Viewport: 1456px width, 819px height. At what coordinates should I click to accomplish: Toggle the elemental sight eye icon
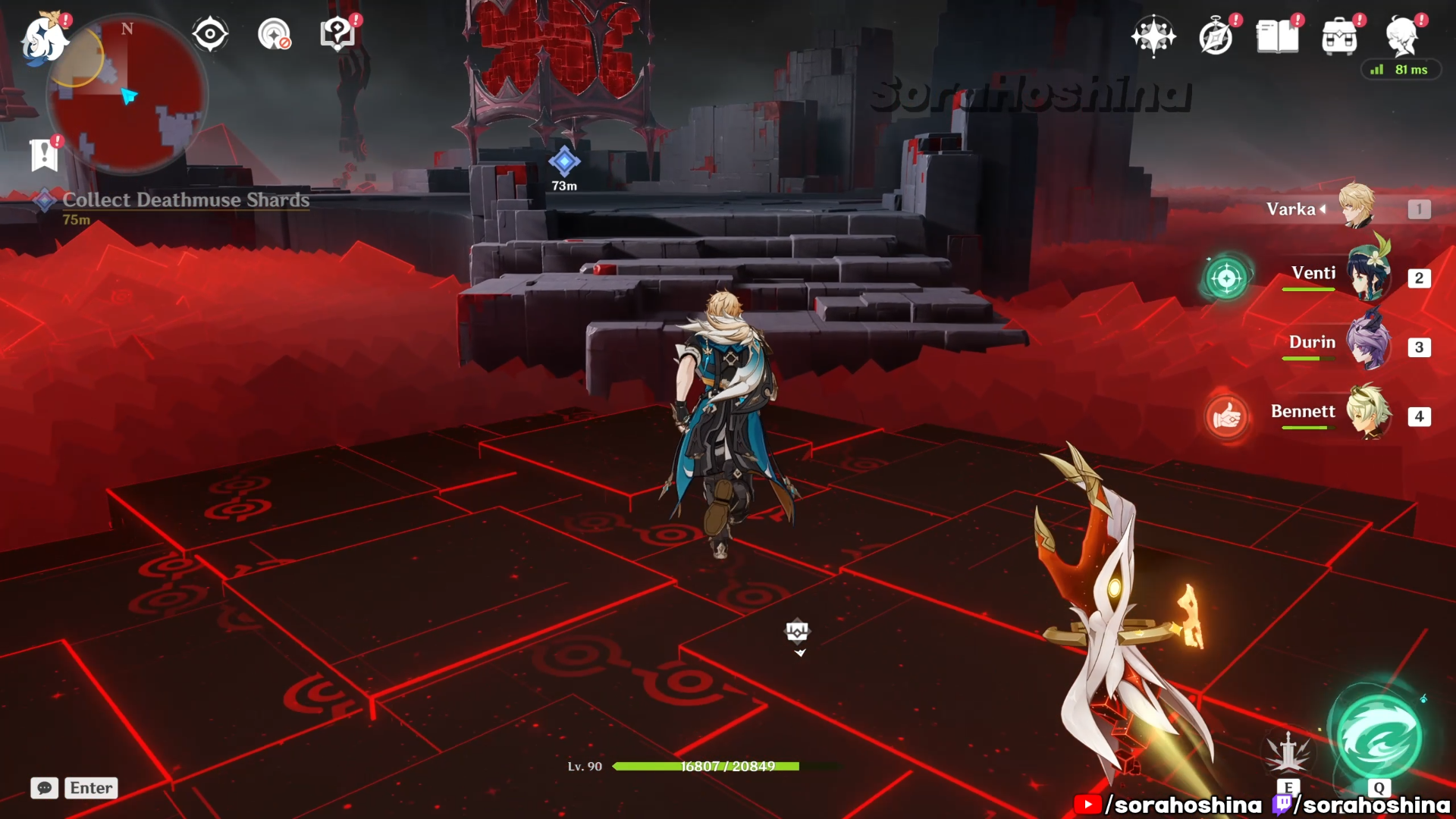coord(210,34)
